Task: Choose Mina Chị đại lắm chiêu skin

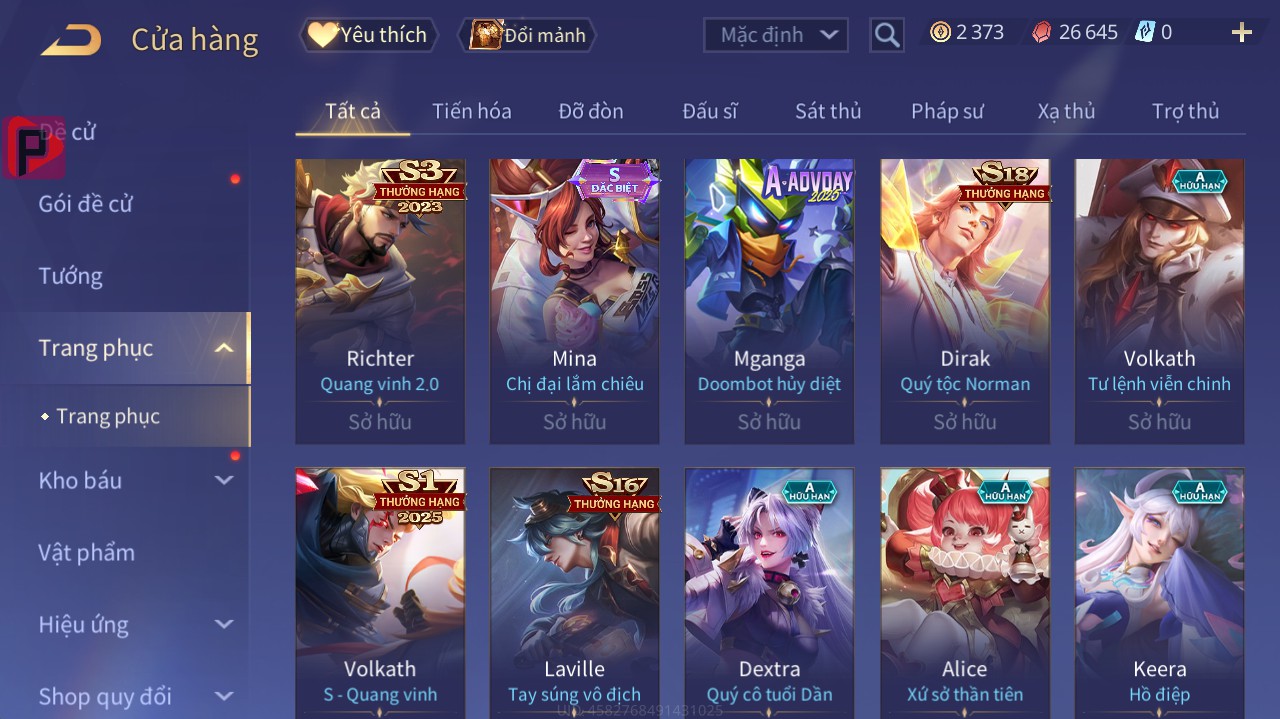Action: click(x=574, y=300)
